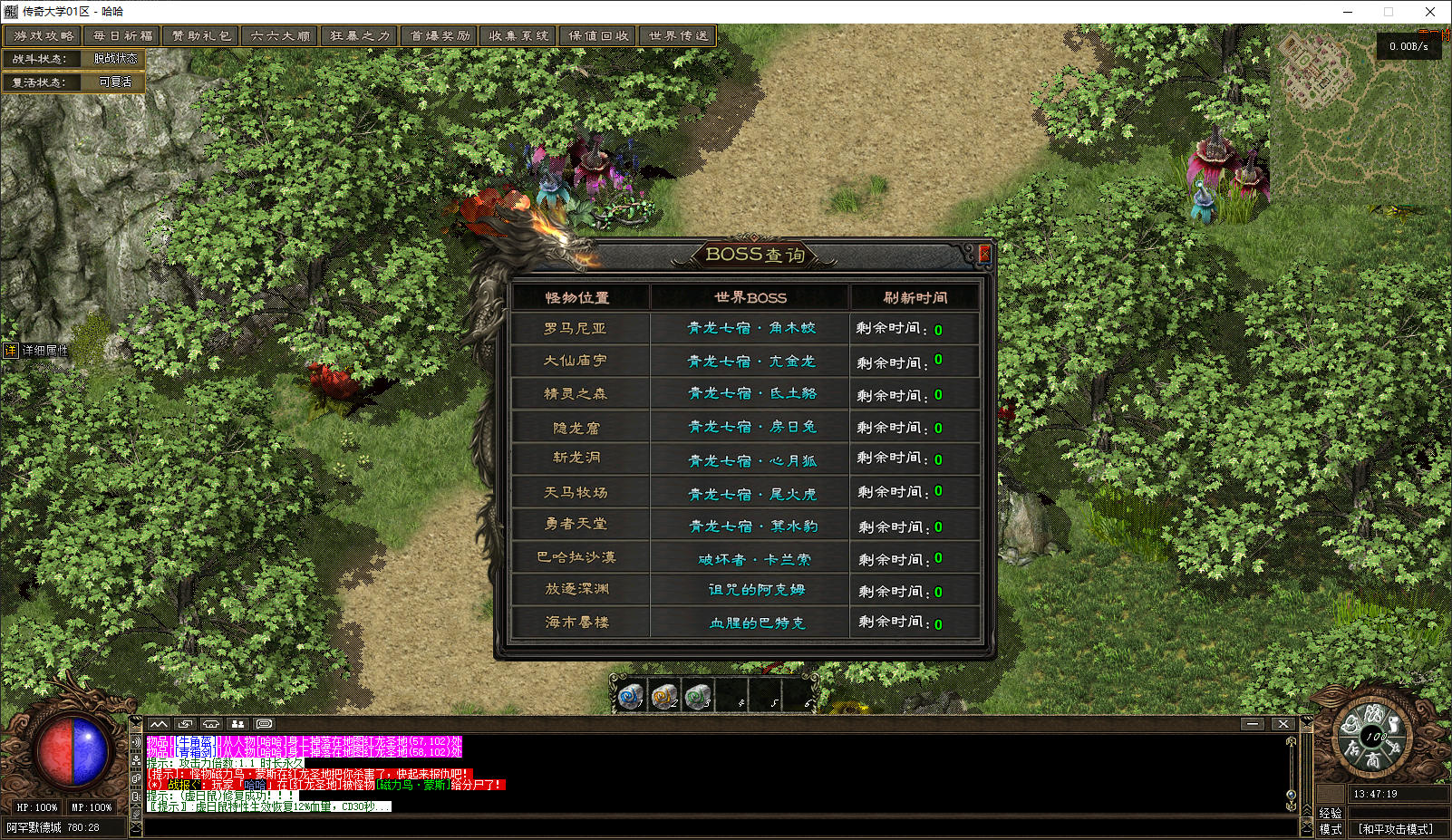Viewport: 1452px width, 840px height.
Task: Select boss 青龙七宿·角木蛟 in the list
Action: pyautogui.click(x=751, y=328)
